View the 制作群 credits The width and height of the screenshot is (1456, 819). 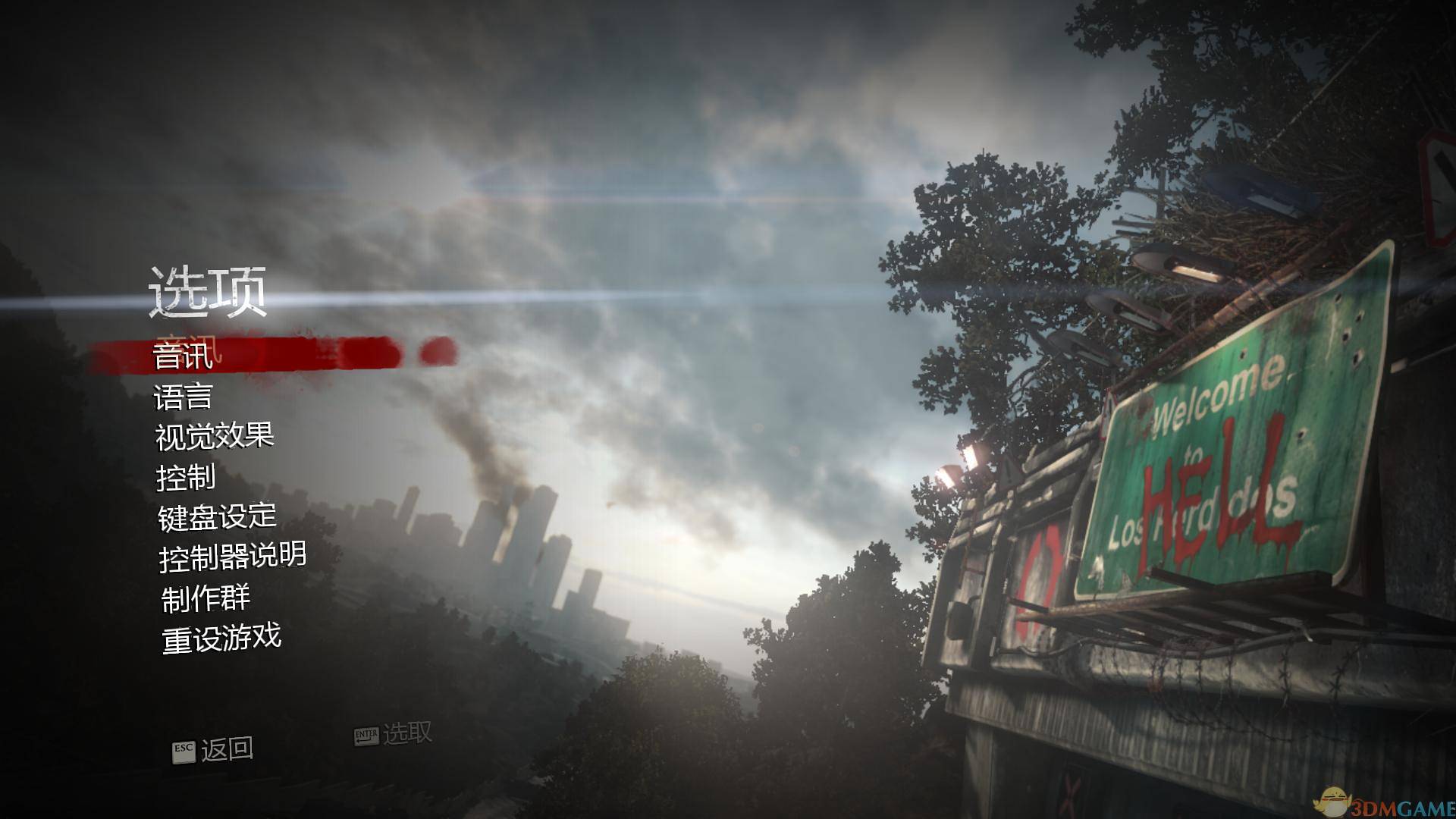(x=206, y=598)
